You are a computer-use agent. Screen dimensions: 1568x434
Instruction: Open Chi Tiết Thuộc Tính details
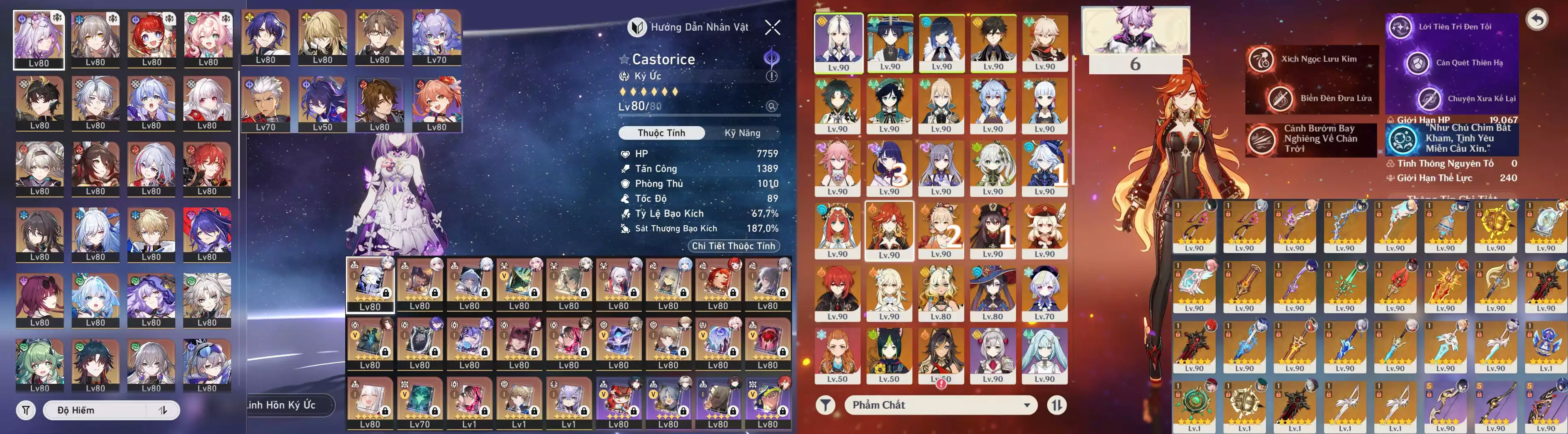[733, 246]
